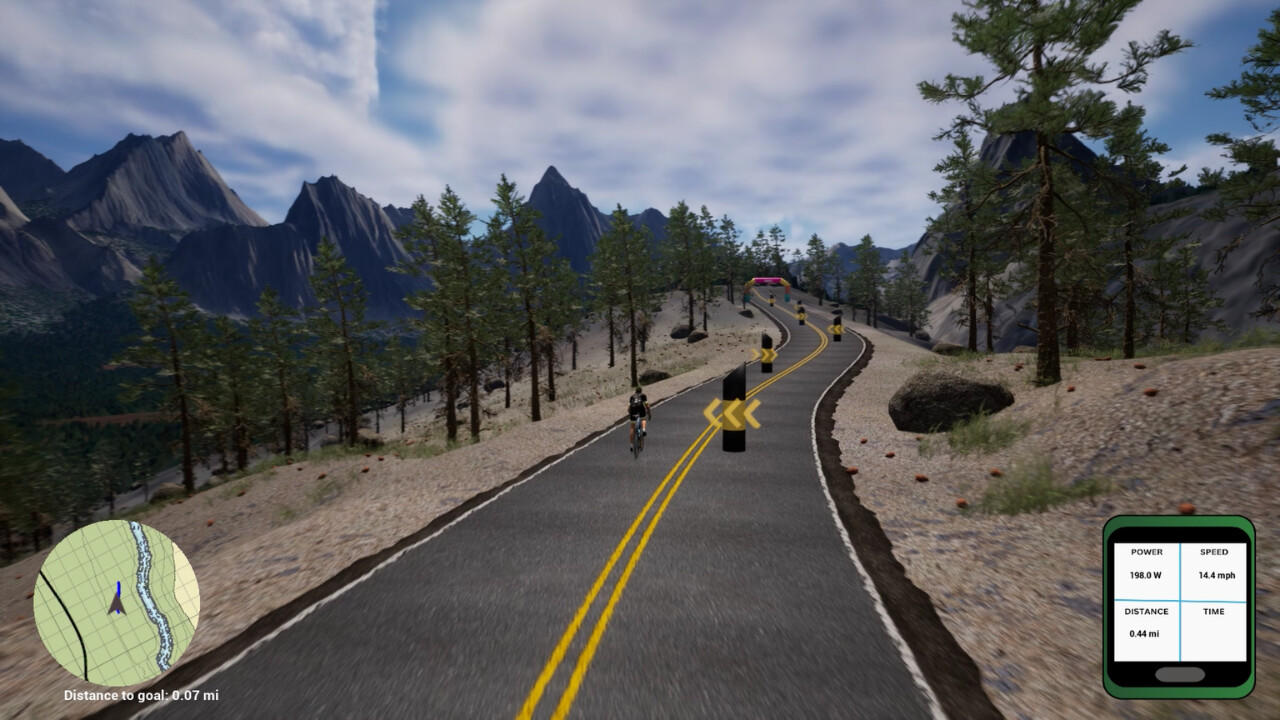1280x720 pixels.
Task: Click the POWER readout on the bike computer
Action: (1147, 564)
